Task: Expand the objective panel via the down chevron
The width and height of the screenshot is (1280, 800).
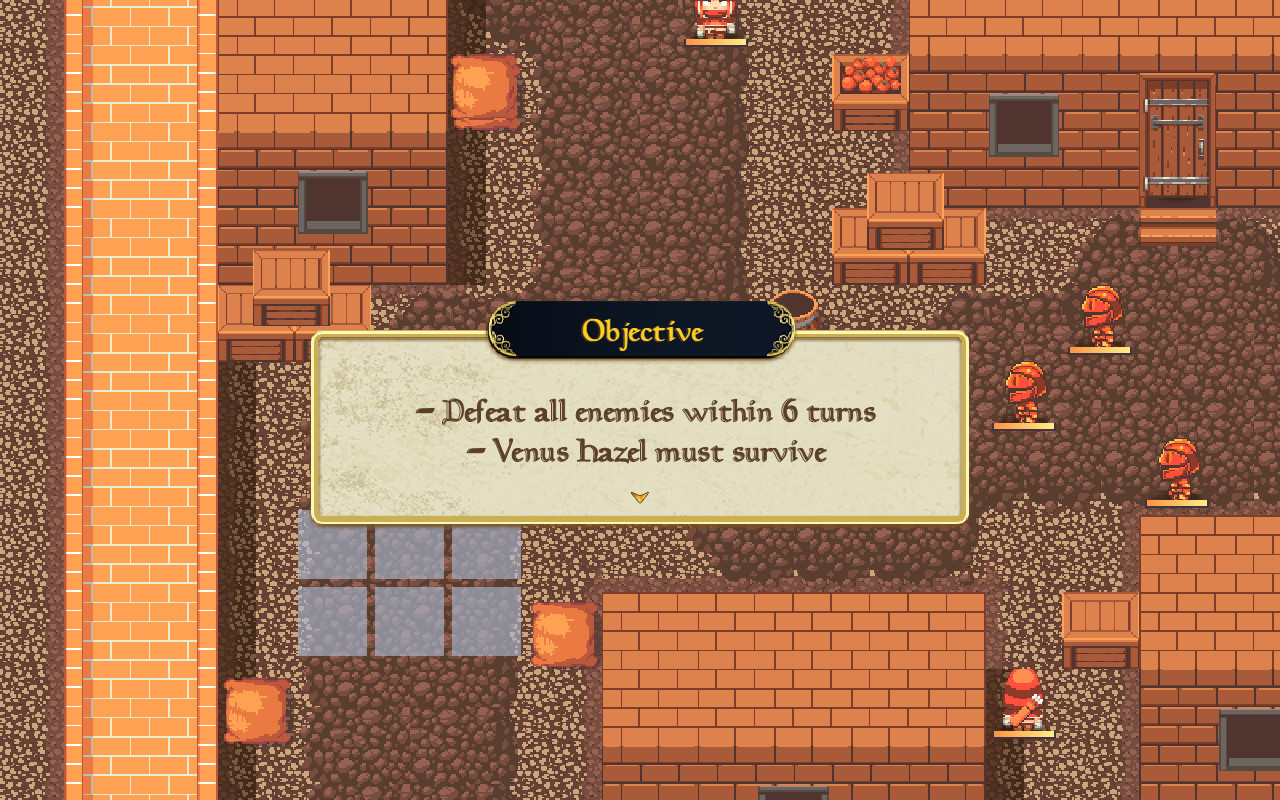Action: [x=640, y=496]
